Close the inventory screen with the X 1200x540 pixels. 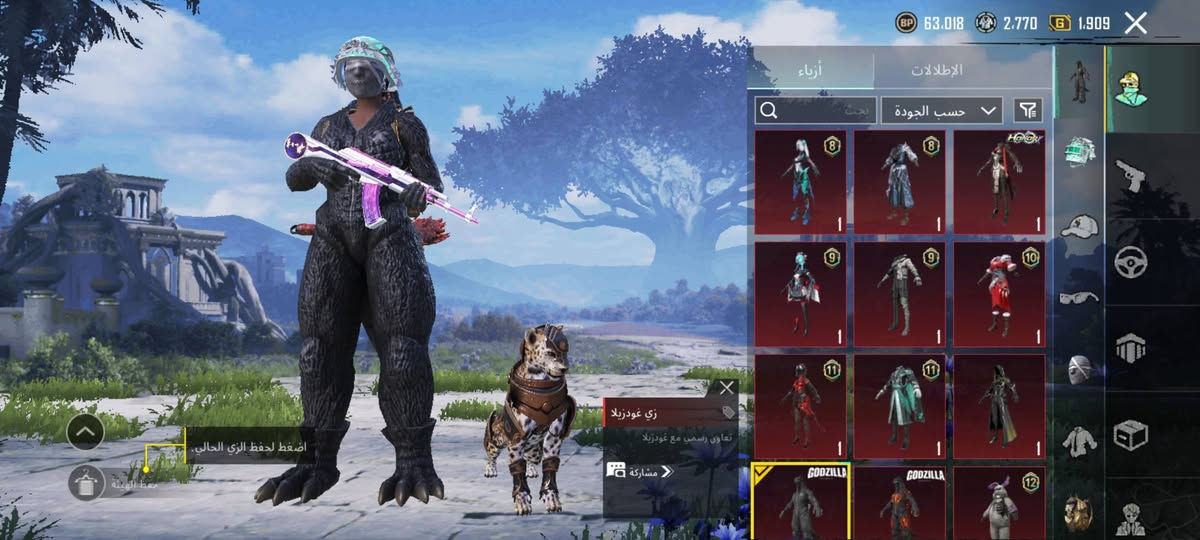click(x=1135, y=23)
